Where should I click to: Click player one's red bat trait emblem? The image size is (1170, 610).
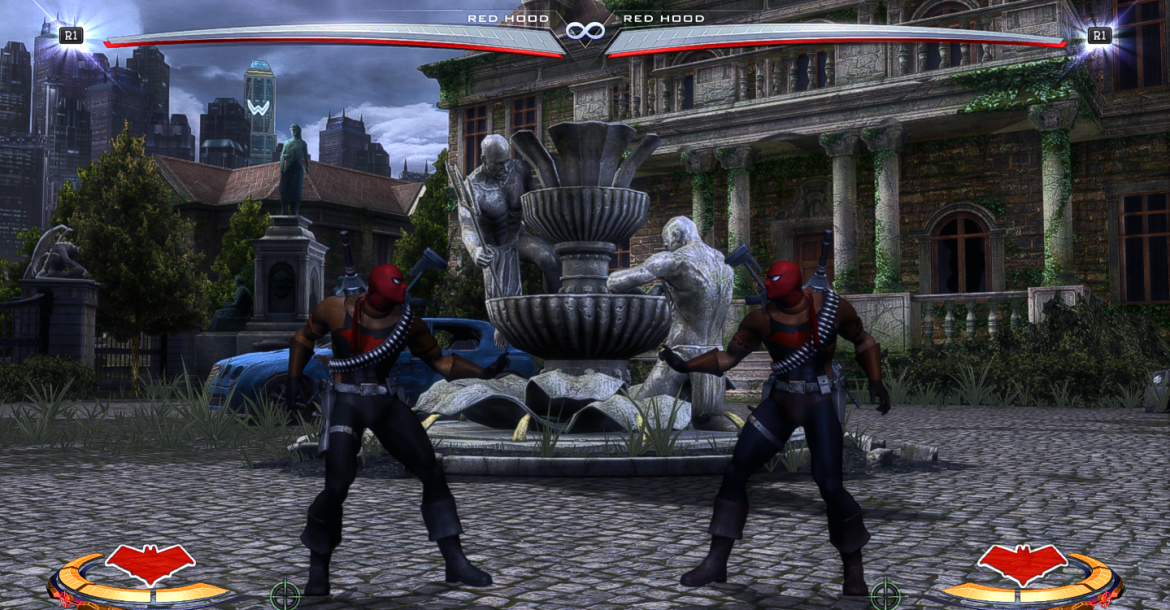pyautogui.click(x=150, y=563)
